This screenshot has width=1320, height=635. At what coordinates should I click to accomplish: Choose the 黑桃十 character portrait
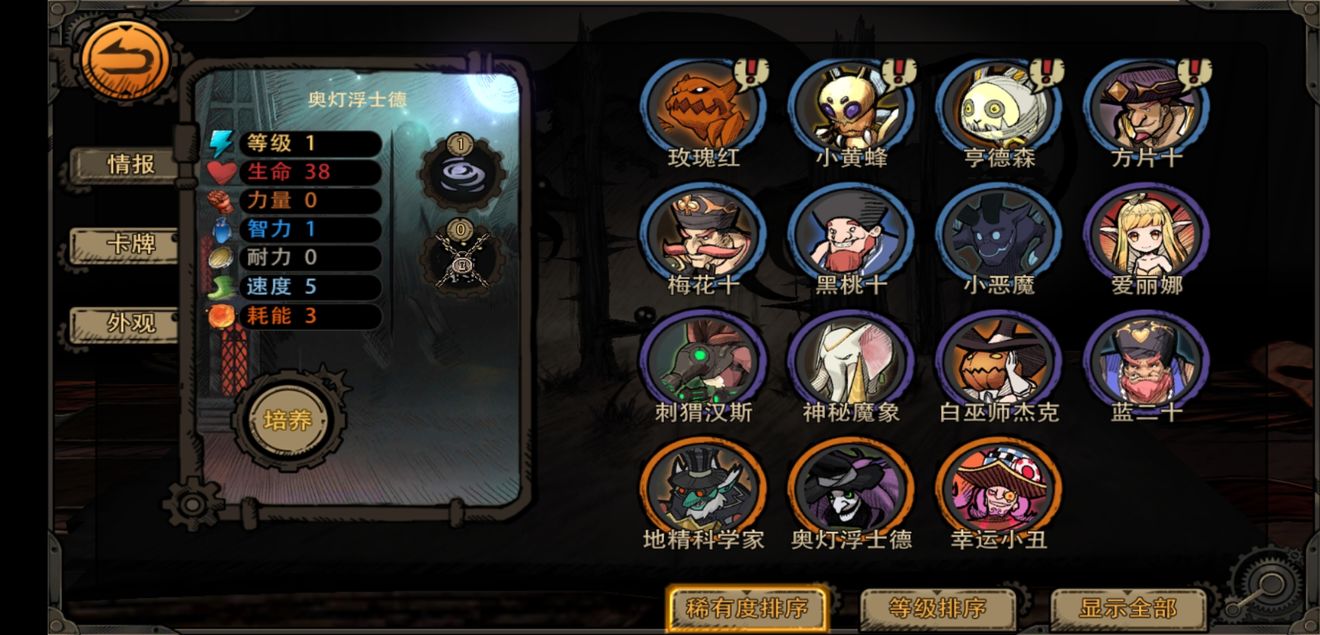click(x=851, y=234)
